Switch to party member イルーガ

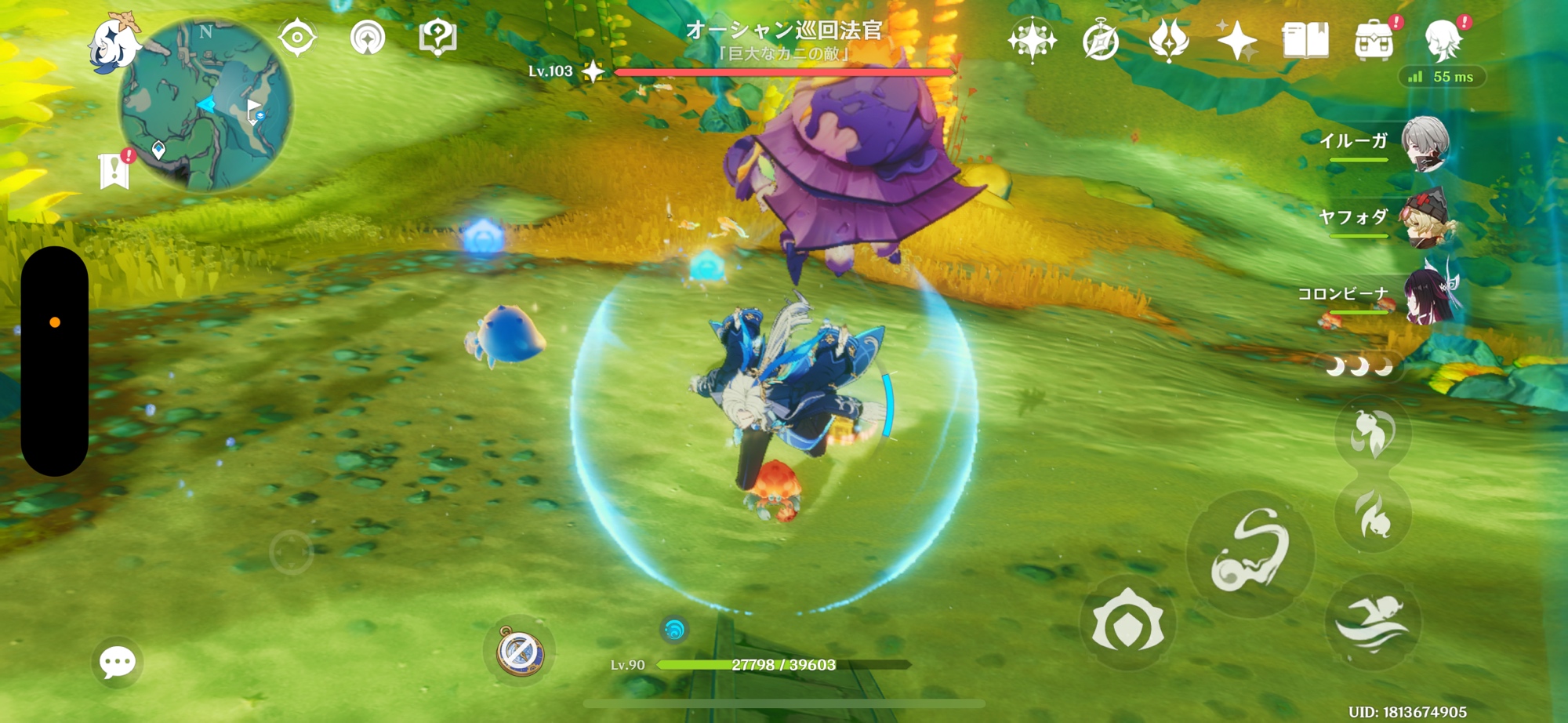pyautogui.click(x=1424, y=143)
